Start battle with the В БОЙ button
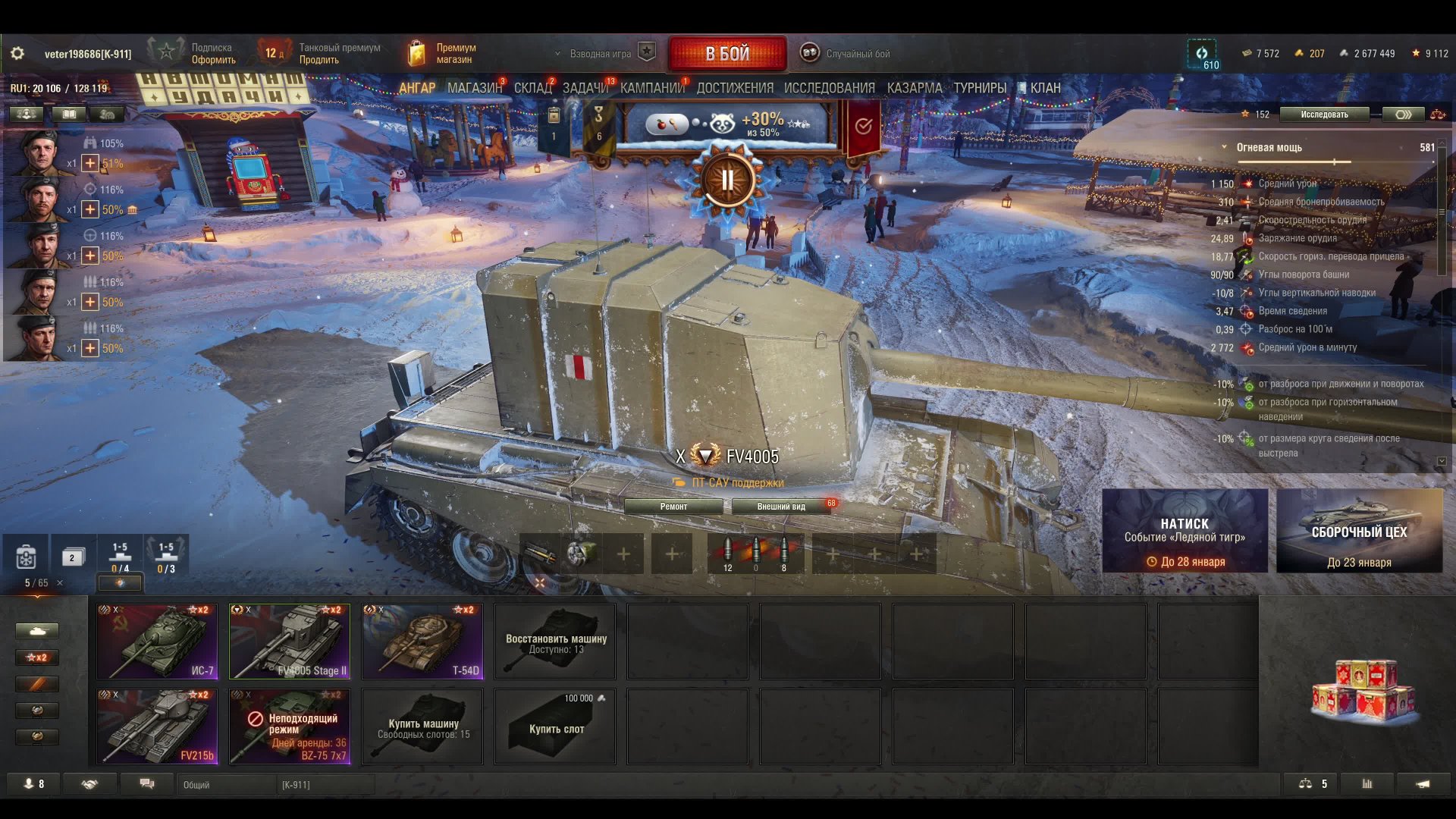Screen dimensions: 1456x819 [x=727, y=54]
